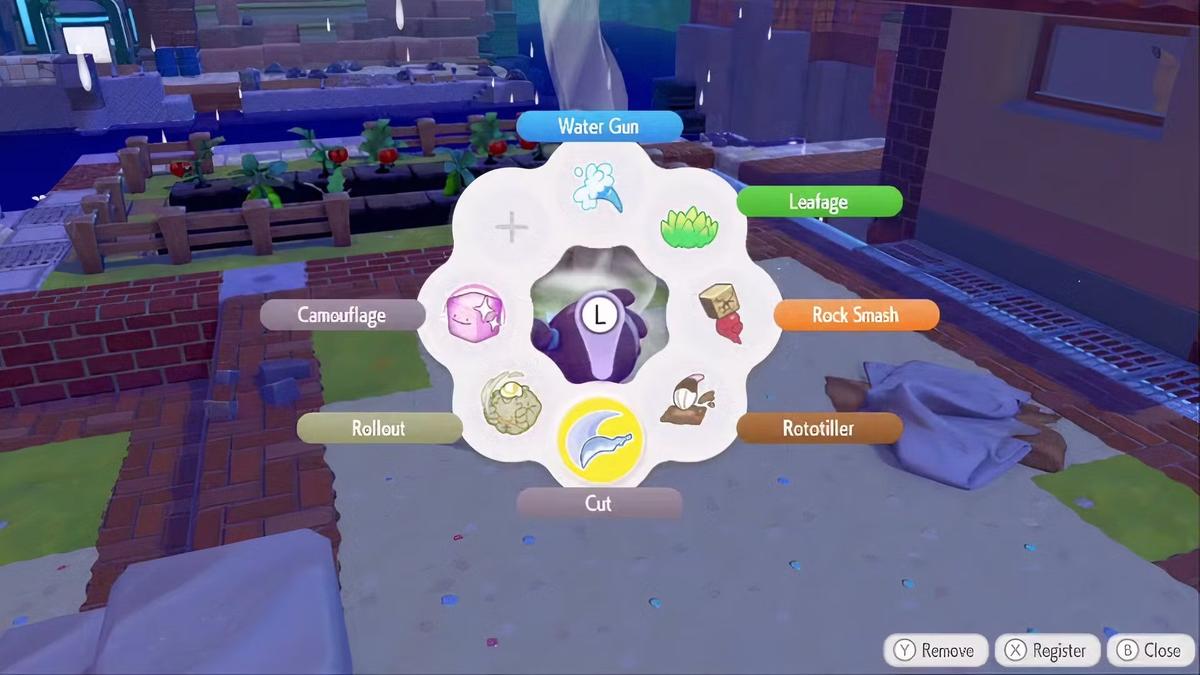
Task: Choose the Rollout boulder icon
Action: pyautogui.click(x=511, y=403)
